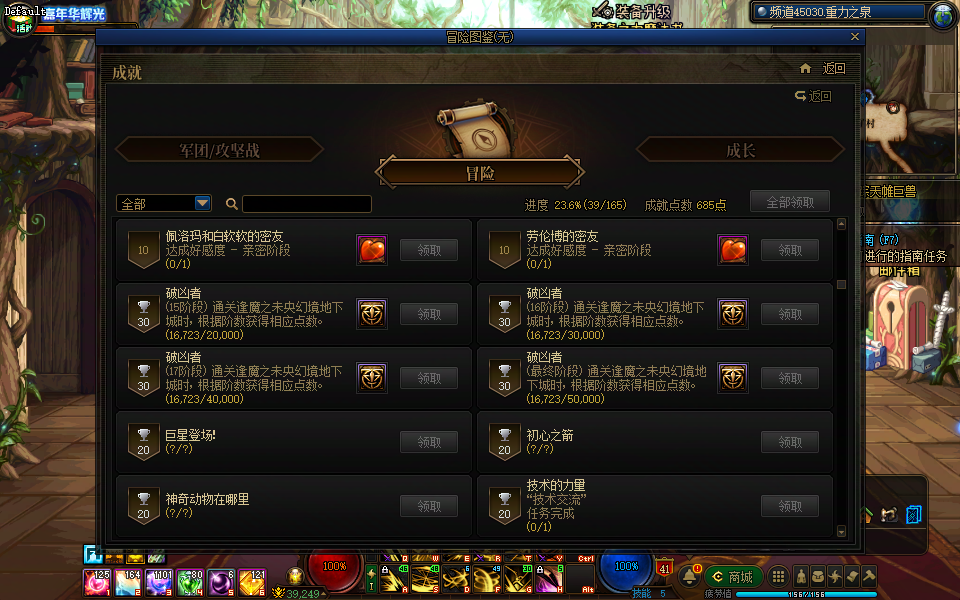Go to home via the house 返回 button
The height and width of the screenshot is (600, 960).
pyautogui.click(x=823, y=69)
